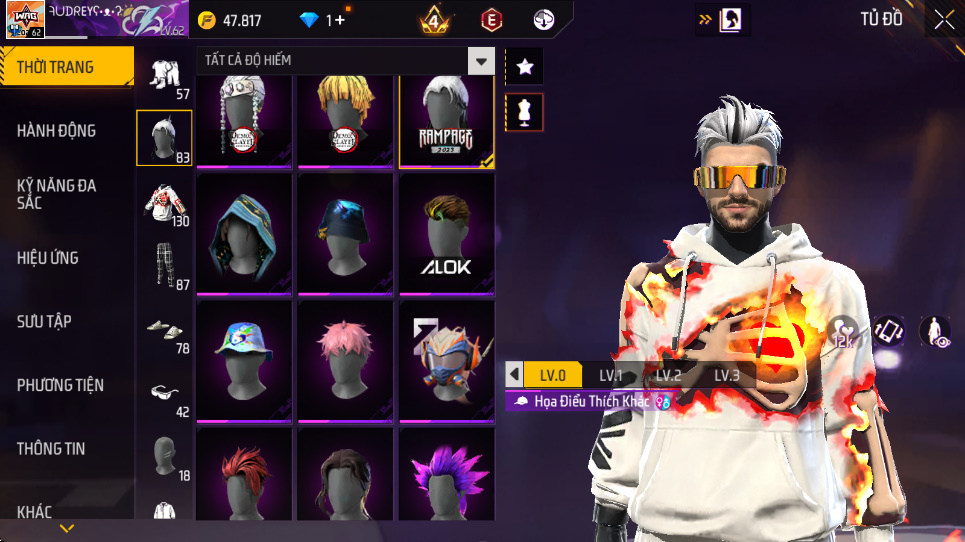Image resolution: width=965 pixels, height=542 pixels.
Task: Switch to Kỹ Năng Đa Sắc section
Action: click(57, 194)
